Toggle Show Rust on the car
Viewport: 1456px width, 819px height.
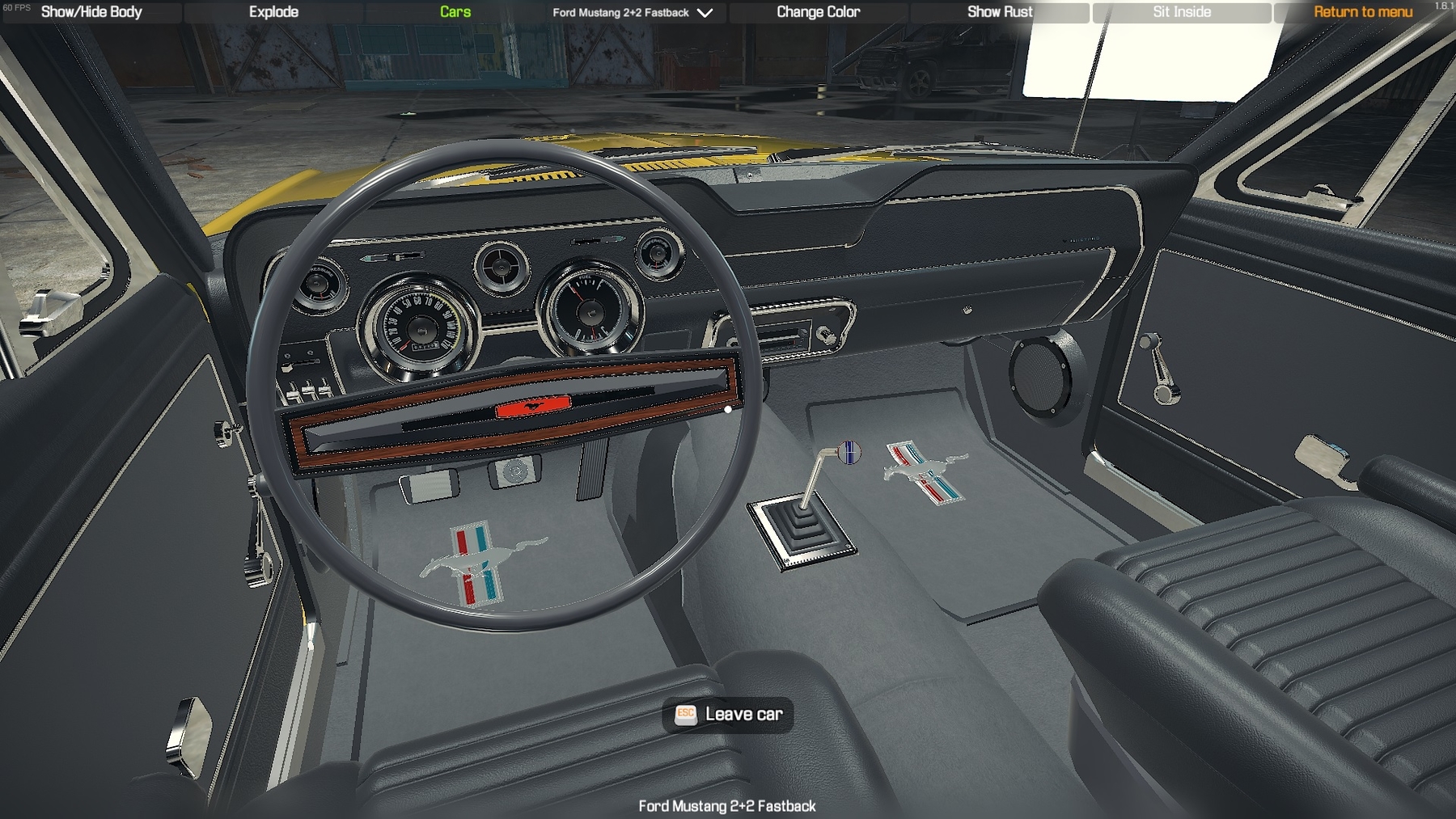[x=1000, y=12]
